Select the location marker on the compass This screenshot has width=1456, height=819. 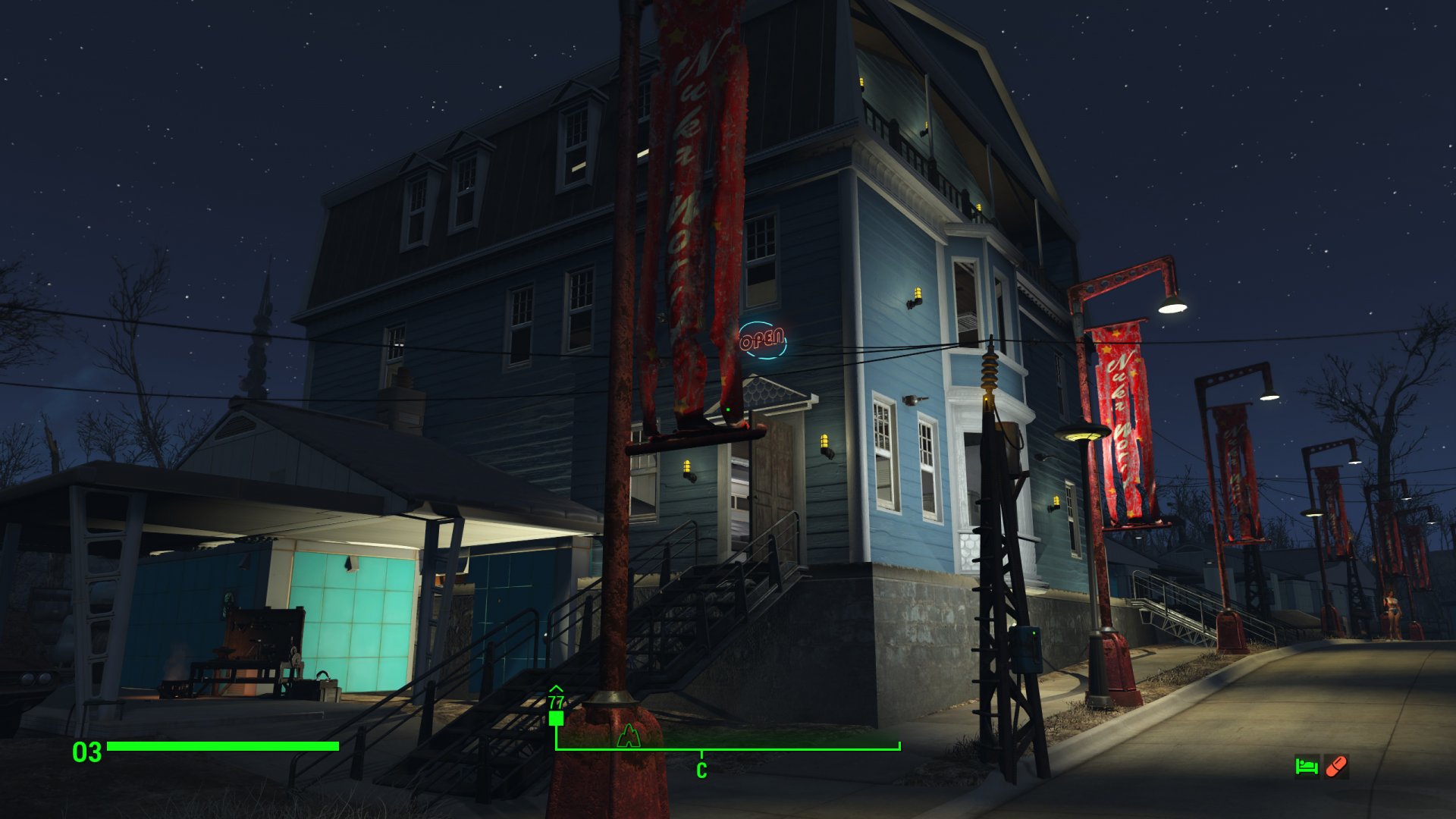[x=628, y=736]
